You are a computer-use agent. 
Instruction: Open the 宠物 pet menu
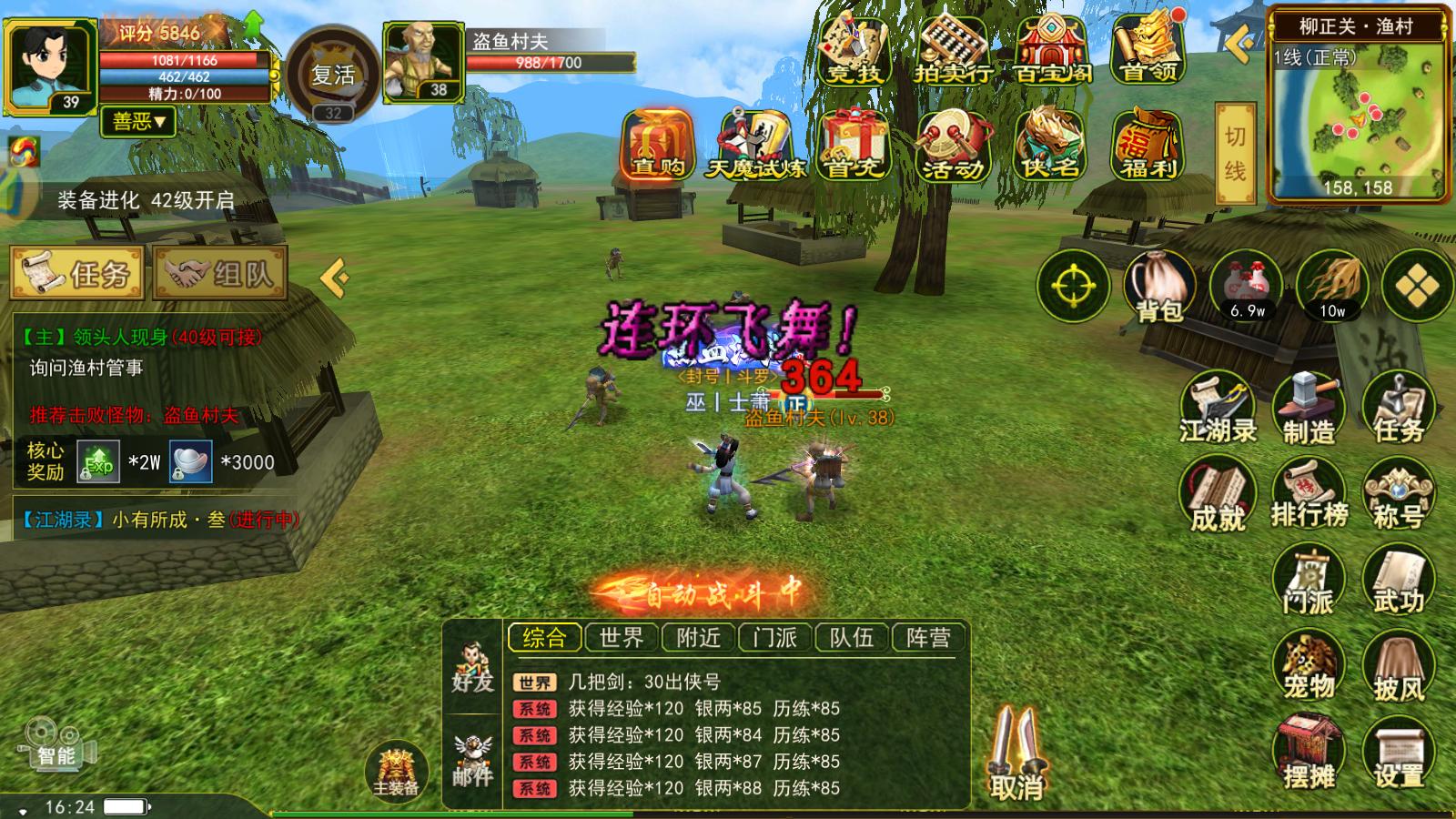(x=1309, y=667)
